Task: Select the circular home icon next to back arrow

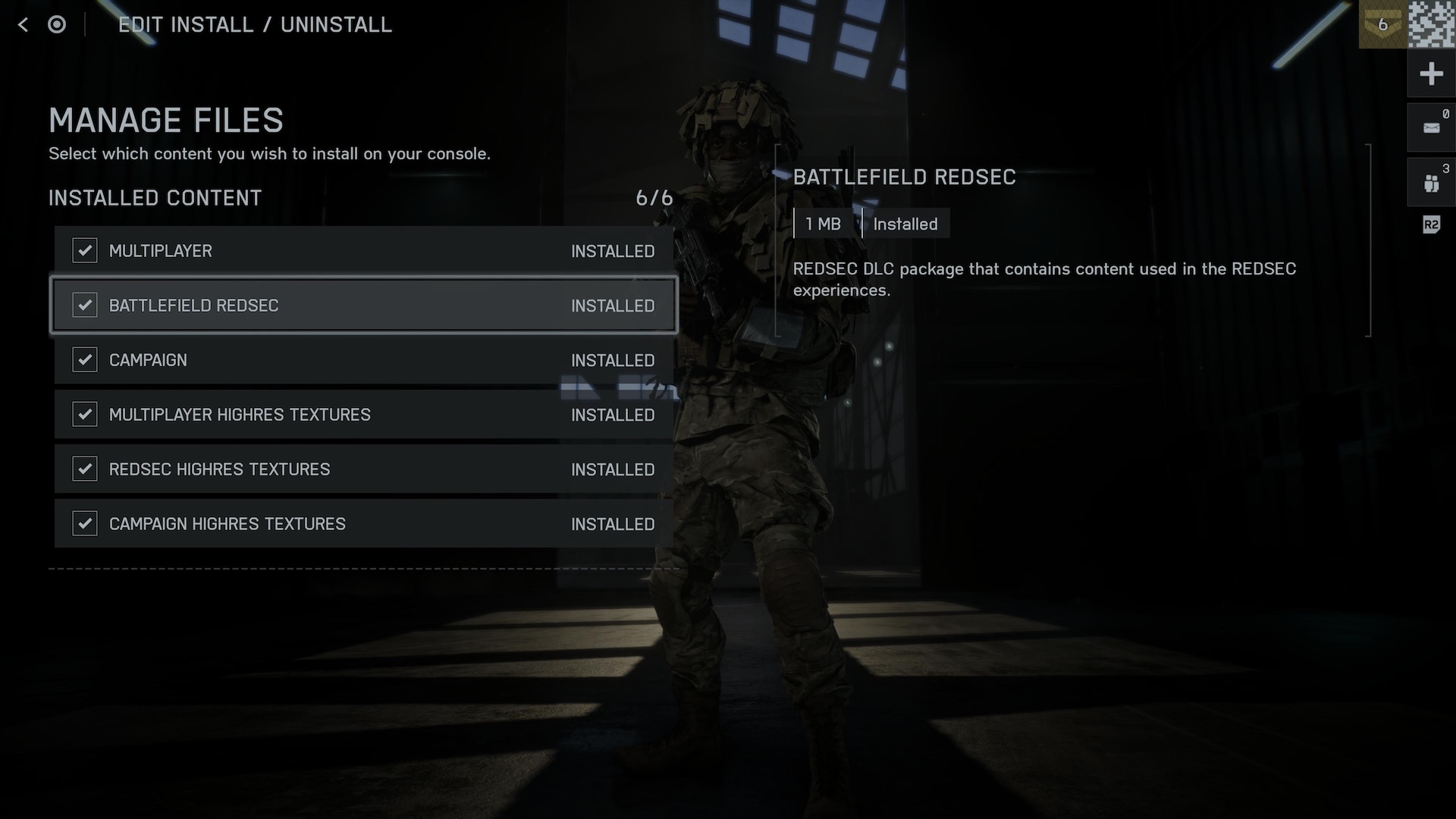Action: [57, 25]
